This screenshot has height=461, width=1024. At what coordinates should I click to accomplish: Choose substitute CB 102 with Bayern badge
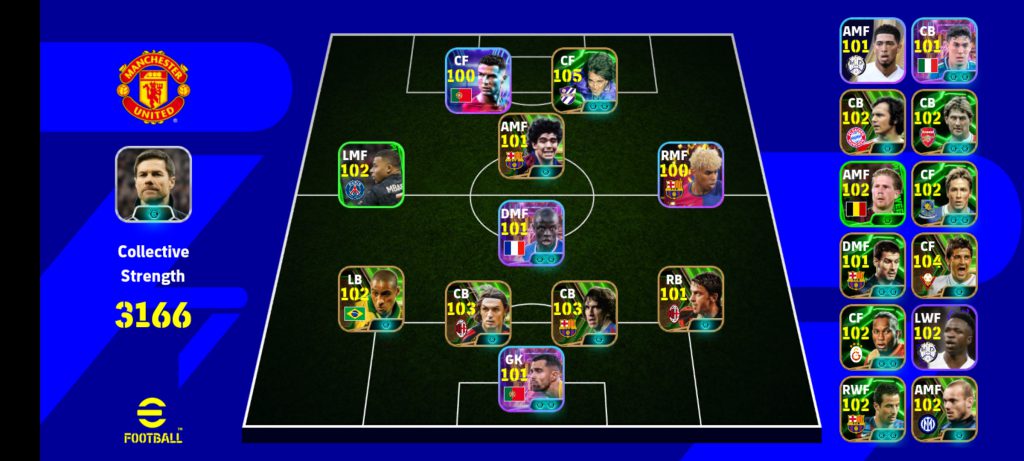(872, 122)
